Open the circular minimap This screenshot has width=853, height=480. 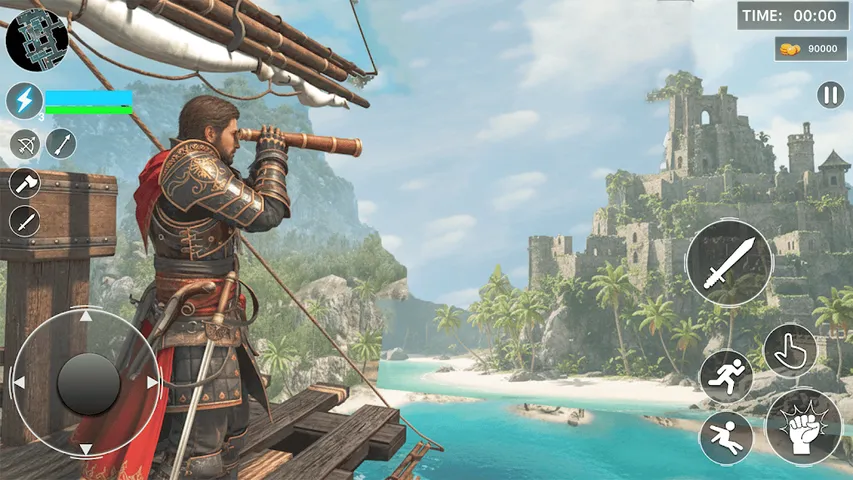coord(36,38)
